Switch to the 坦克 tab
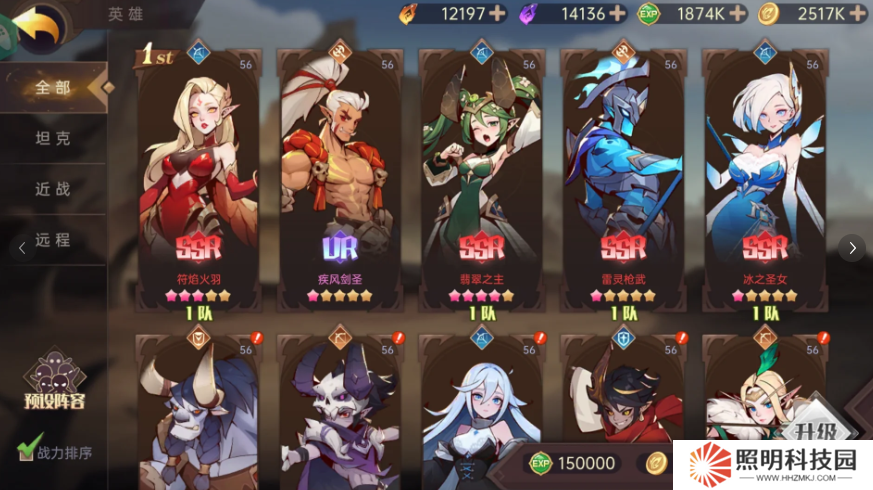 [53, 138]
